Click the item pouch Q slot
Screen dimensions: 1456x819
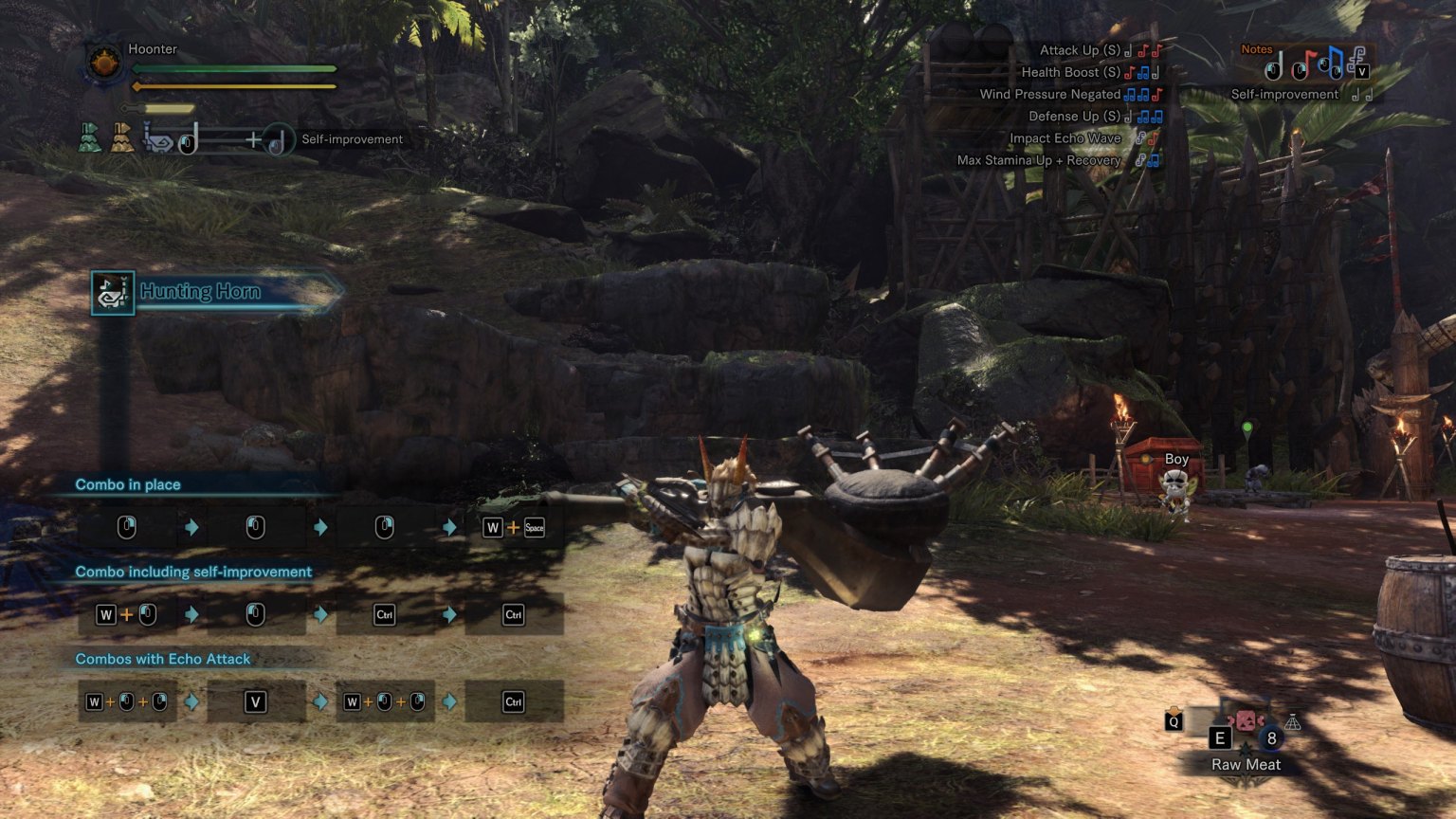[1174, 720]
